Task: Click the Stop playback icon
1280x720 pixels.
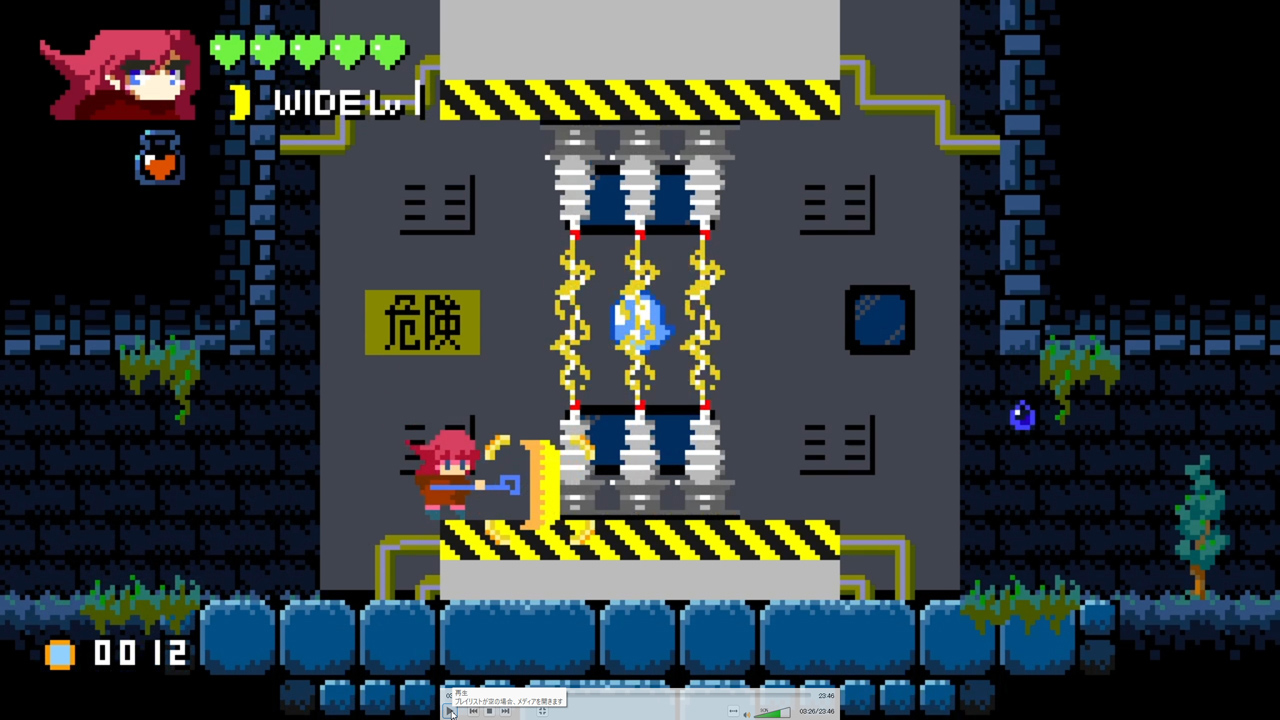Action: point(489,711)
